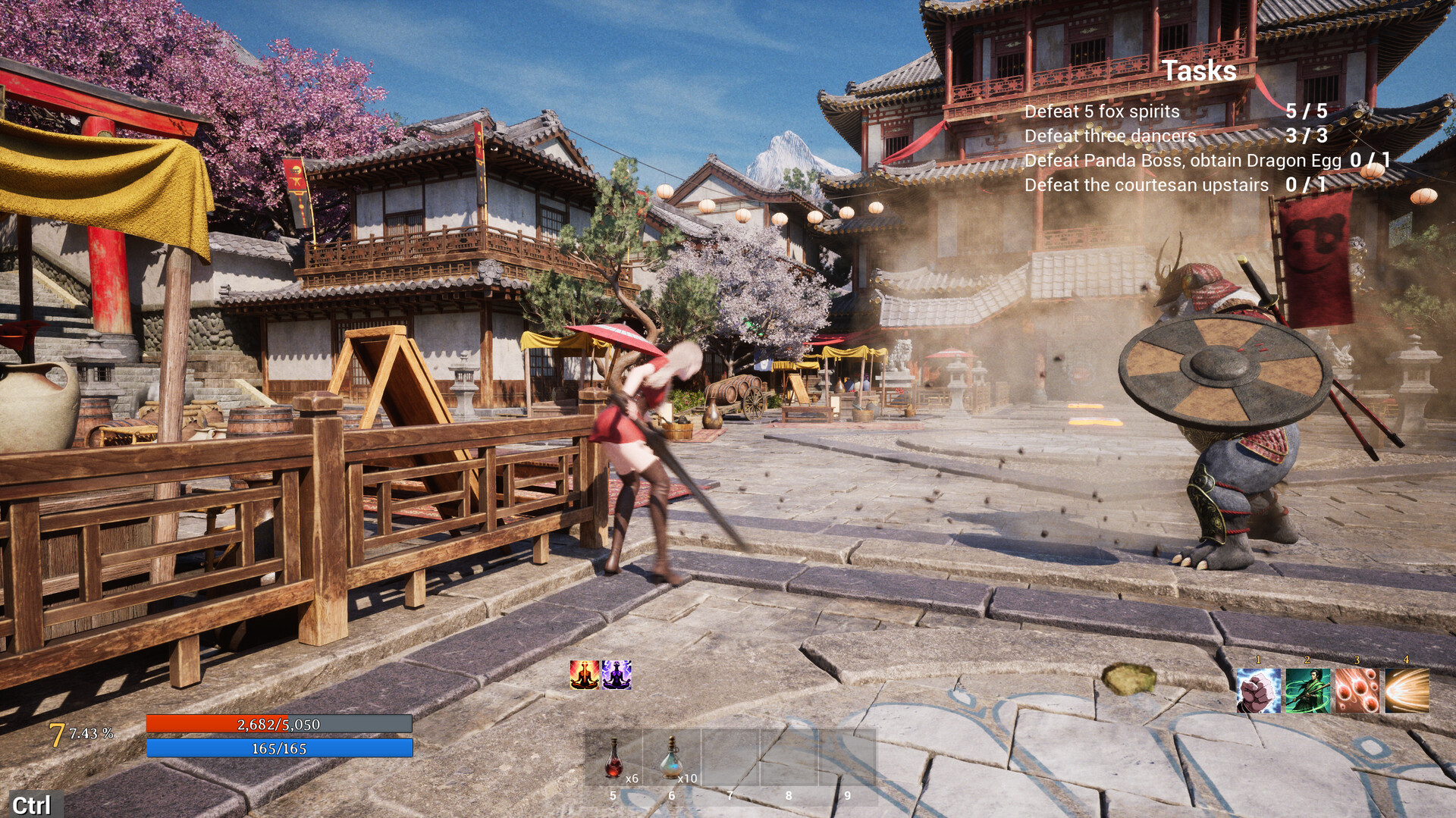The width and height of the screenshot is (1456, 818).
Task: Use the green staff warrior skill
Action: point(1307,691)
